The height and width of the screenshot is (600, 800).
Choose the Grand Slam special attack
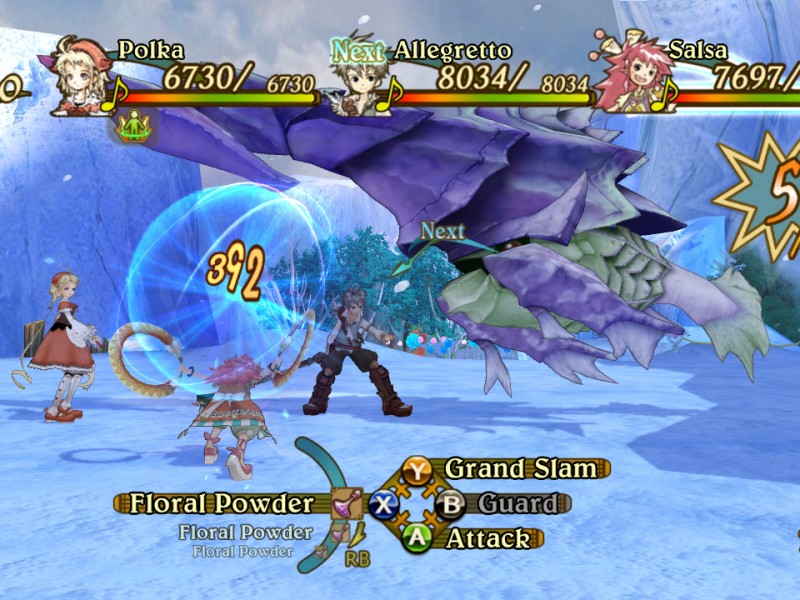coord(520,468)
